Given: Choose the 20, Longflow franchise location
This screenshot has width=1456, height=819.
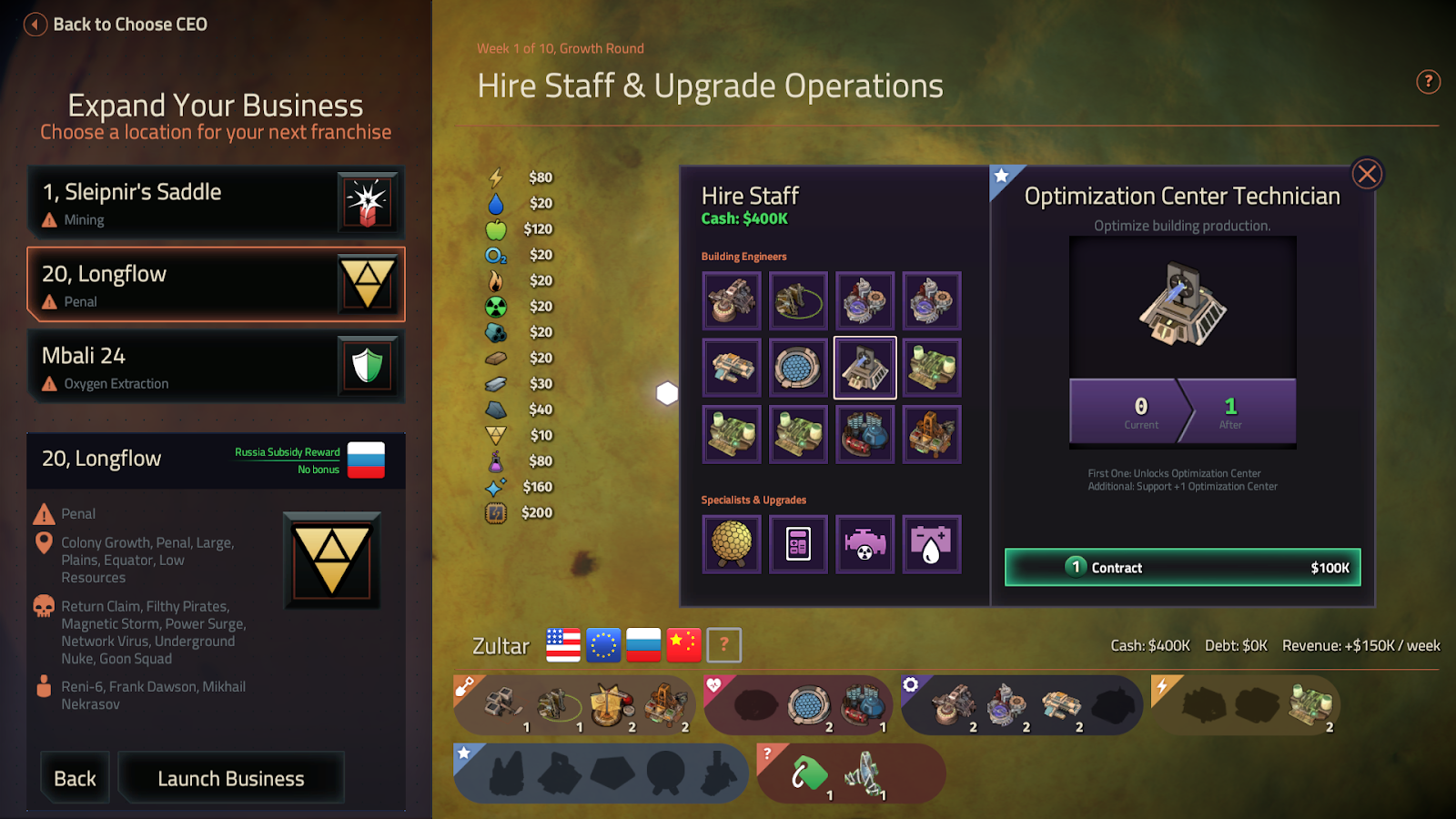Looking at the screenshot, I should point(216,284).
